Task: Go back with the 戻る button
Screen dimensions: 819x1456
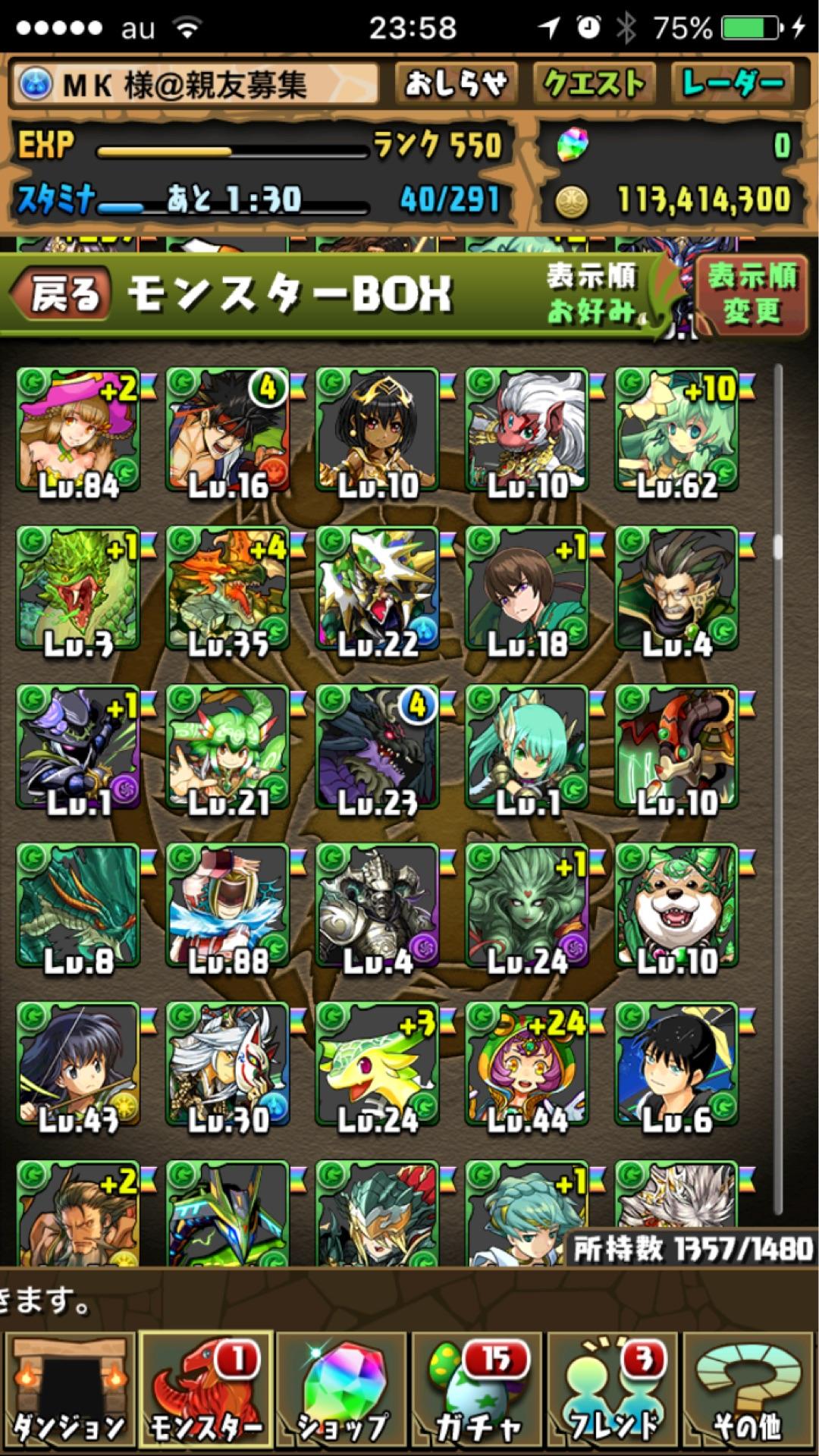Action: tap(61, 293)
